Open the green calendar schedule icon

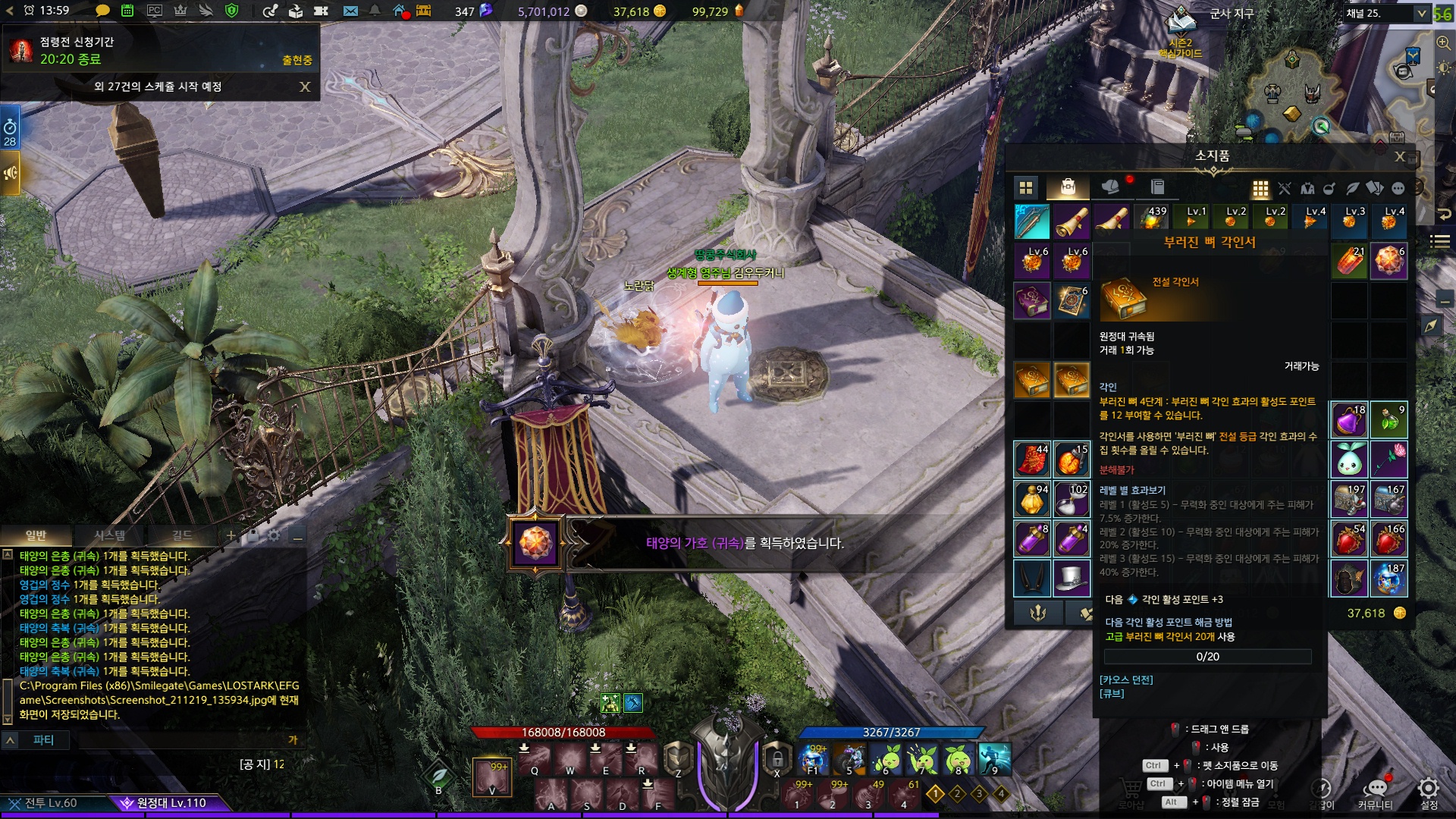[127, 11]
